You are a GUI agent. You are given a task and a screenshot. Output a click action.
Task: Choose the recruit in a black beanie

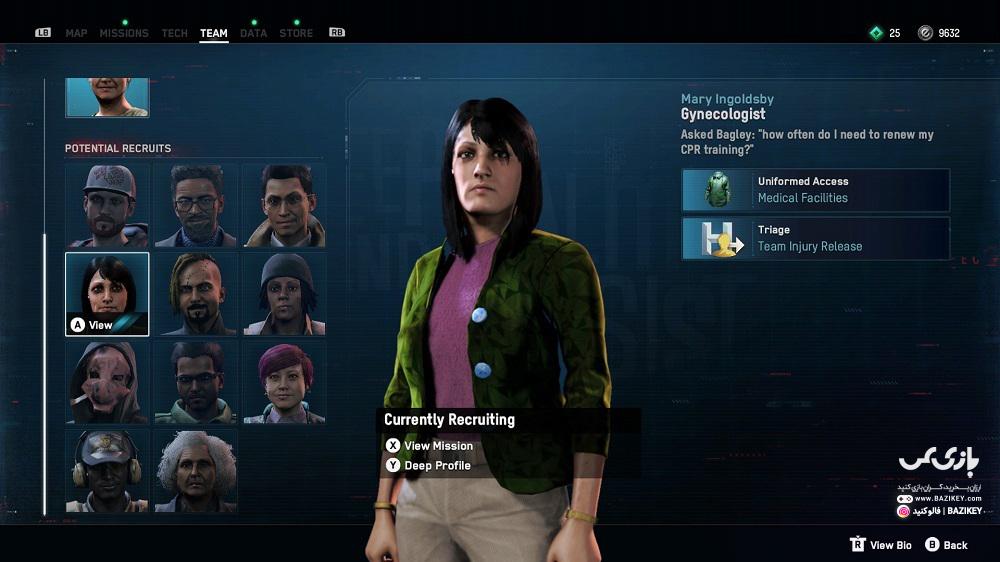284,294
